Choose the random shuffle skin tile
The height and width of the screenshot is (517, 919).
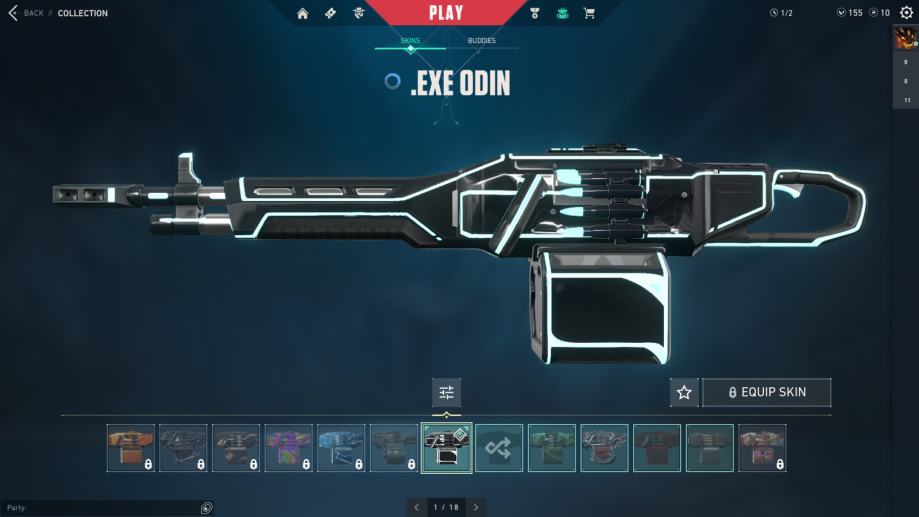(499, 448)
